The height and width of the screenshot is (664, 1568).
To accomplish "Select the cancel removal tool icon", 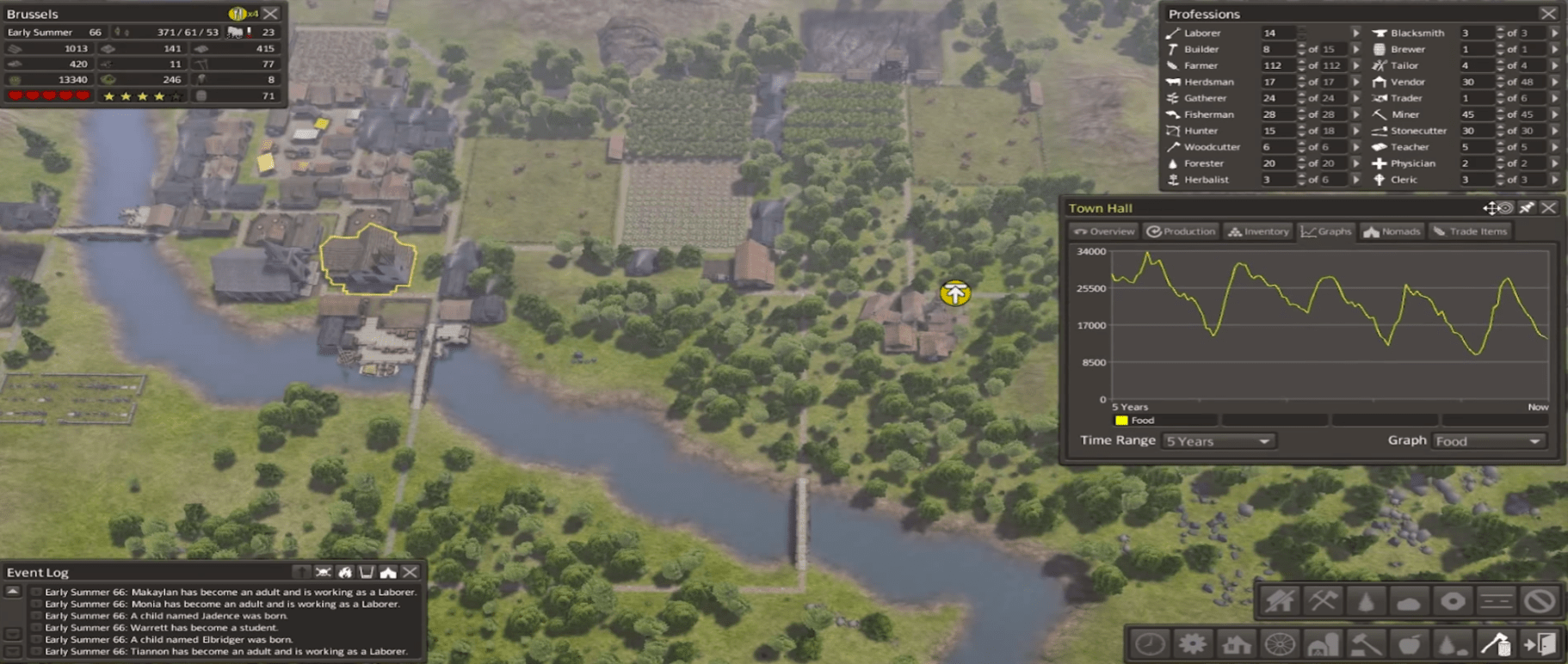I will (x=1540, y=600).
